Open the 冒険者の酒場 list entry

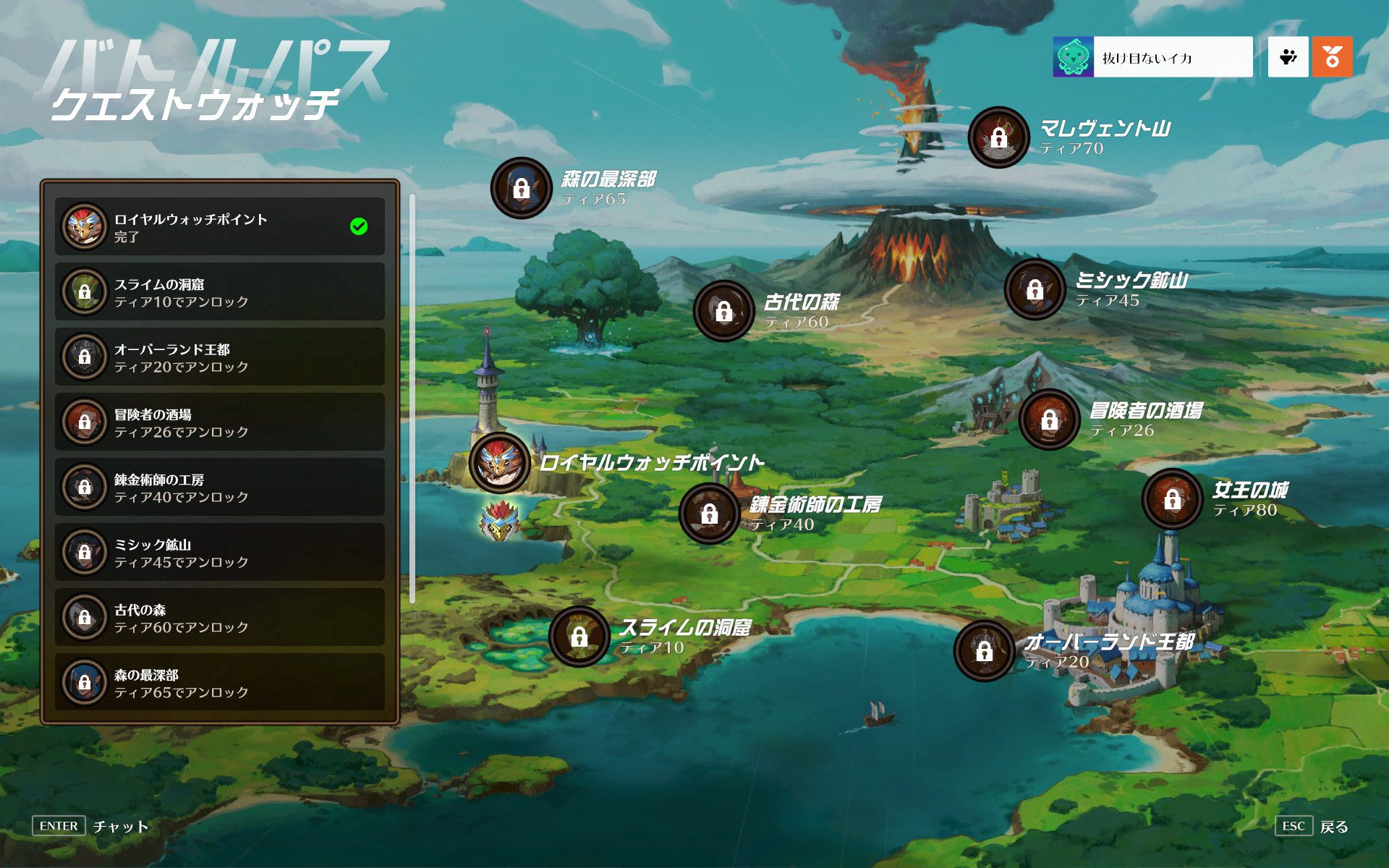coord(219,422)
